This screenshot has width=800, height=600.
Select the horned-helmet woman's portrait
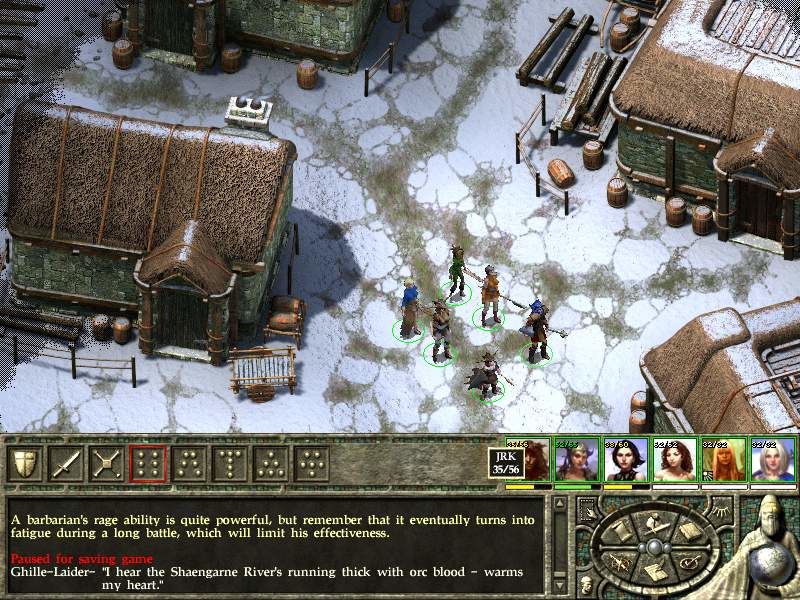point(577,460)
